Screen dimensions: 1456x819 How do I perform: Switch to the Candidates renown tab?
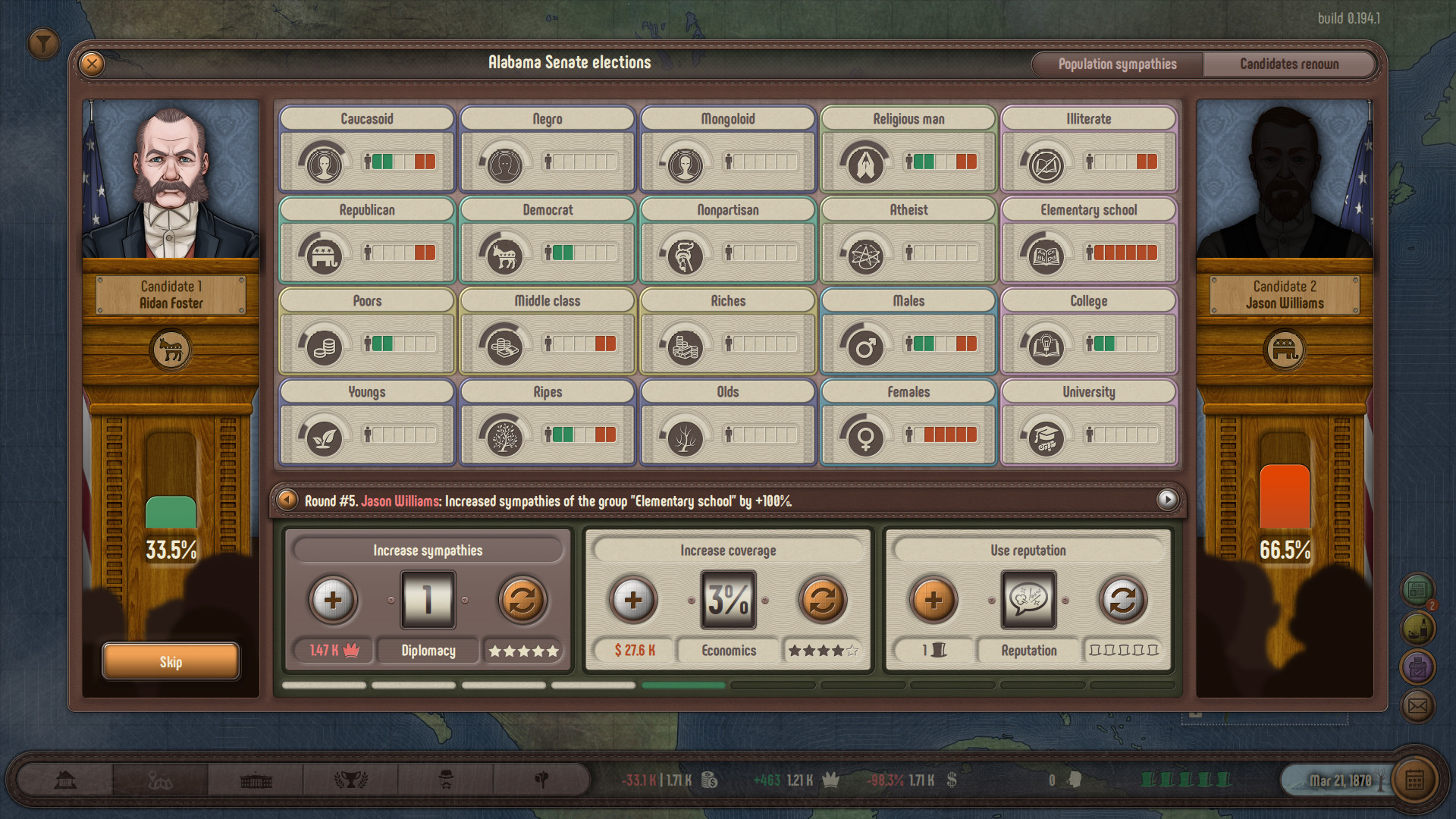(x=1290, y=64)
